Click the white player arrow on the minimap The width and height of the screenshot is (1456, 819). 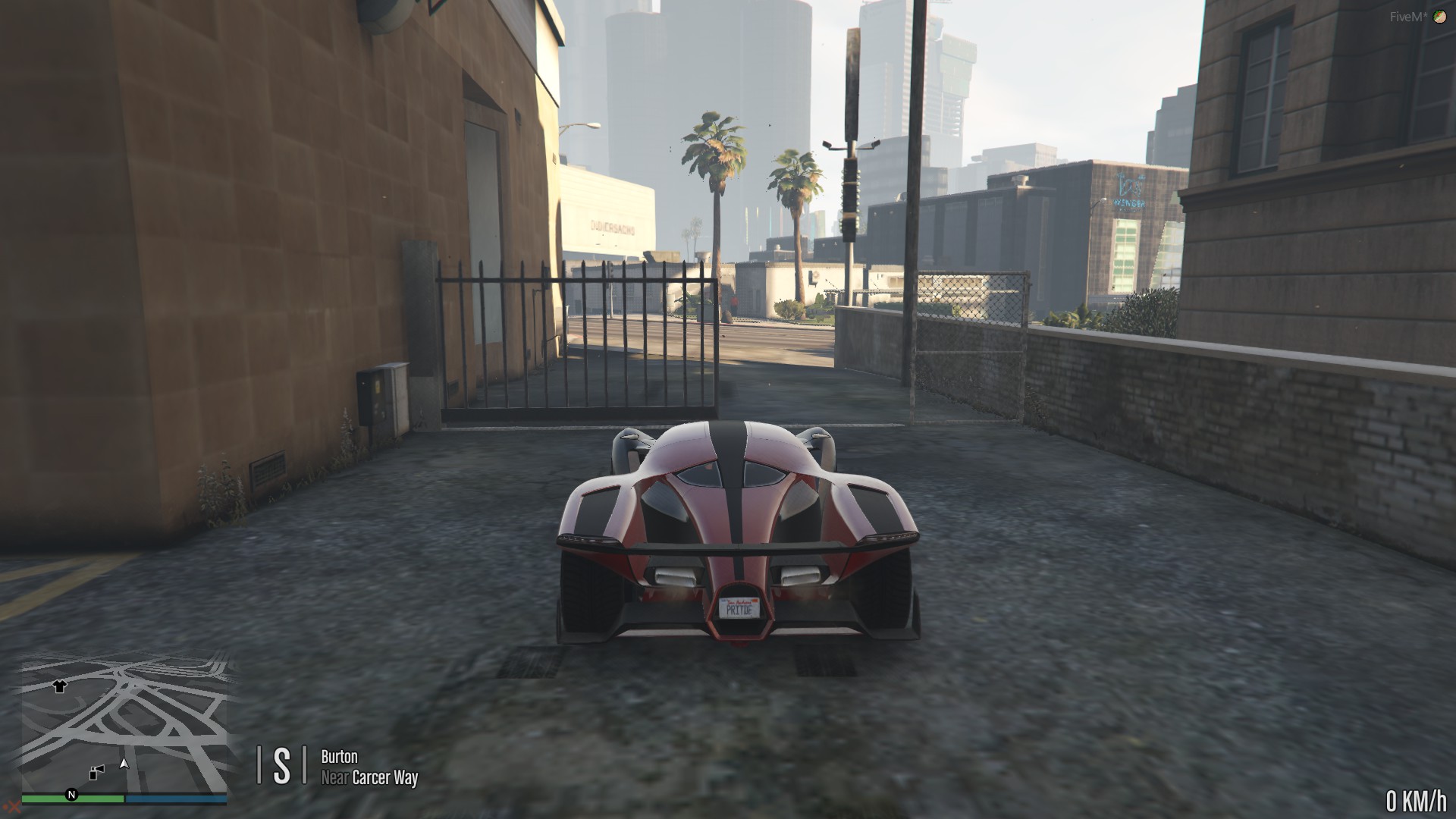click(124, 764)
